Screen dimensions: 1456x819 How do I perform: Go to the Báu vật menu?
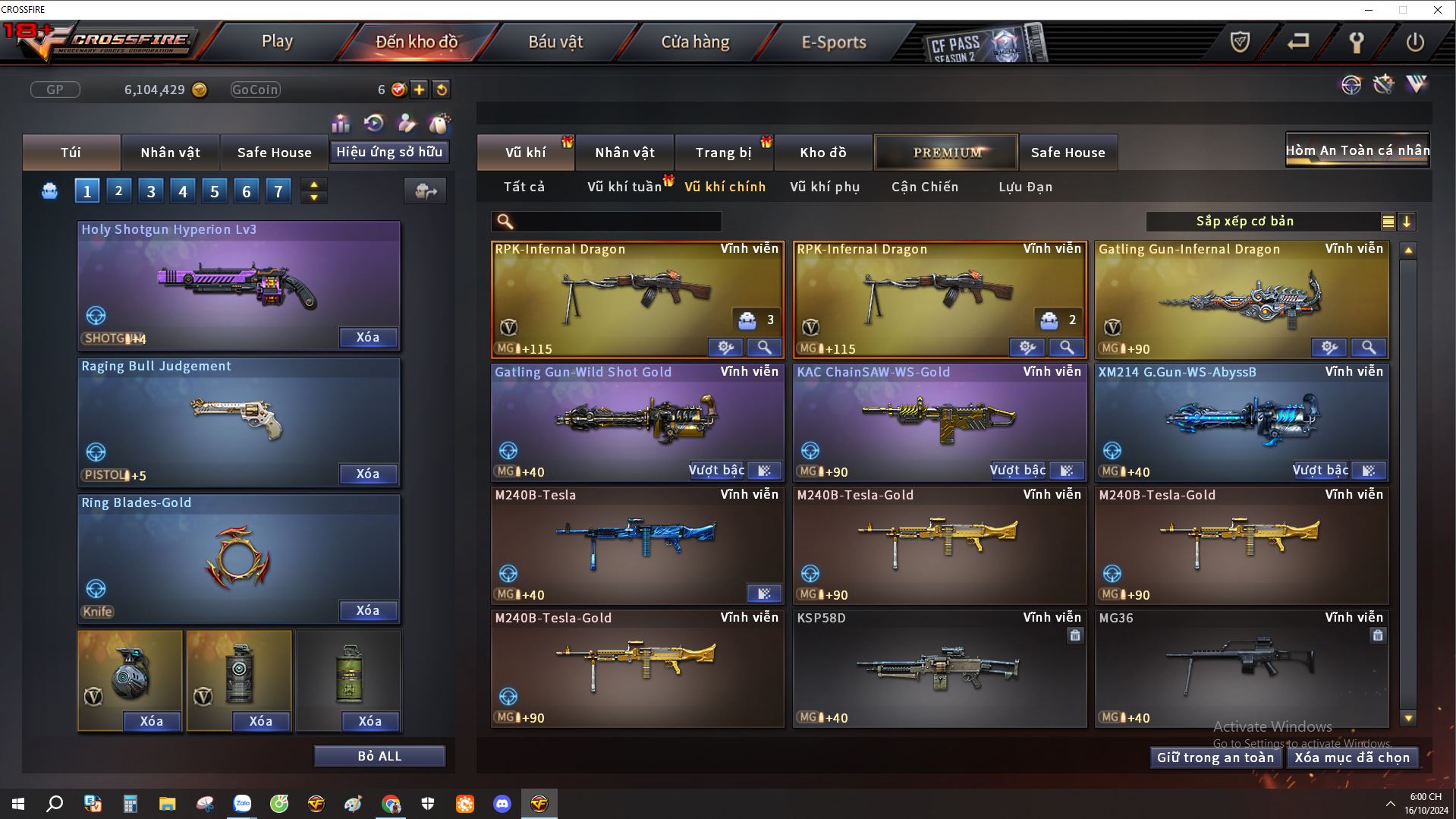pyautogui.click(x=555, y=42)
